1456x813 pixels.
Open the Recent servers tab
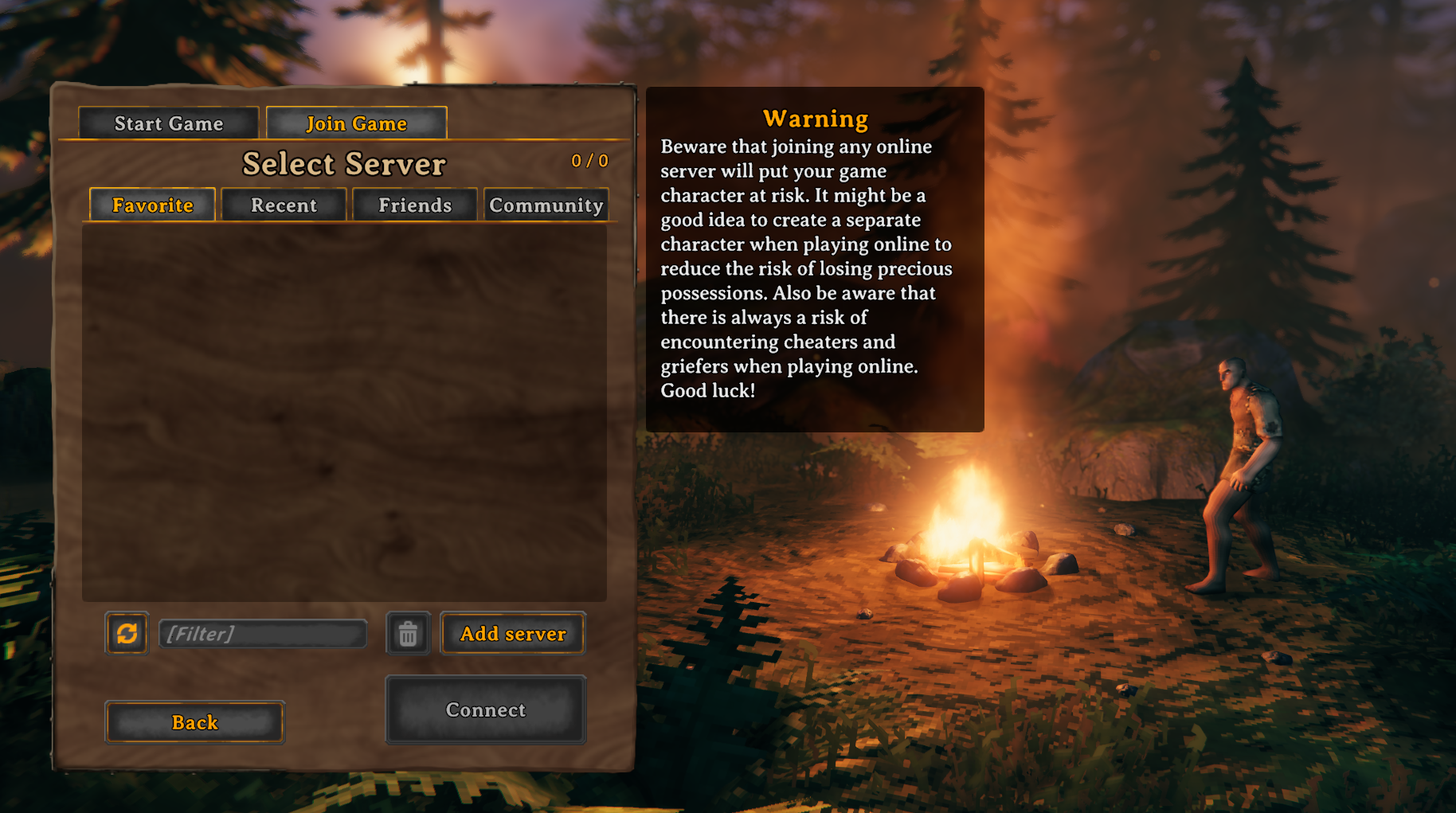coord(284,205)
